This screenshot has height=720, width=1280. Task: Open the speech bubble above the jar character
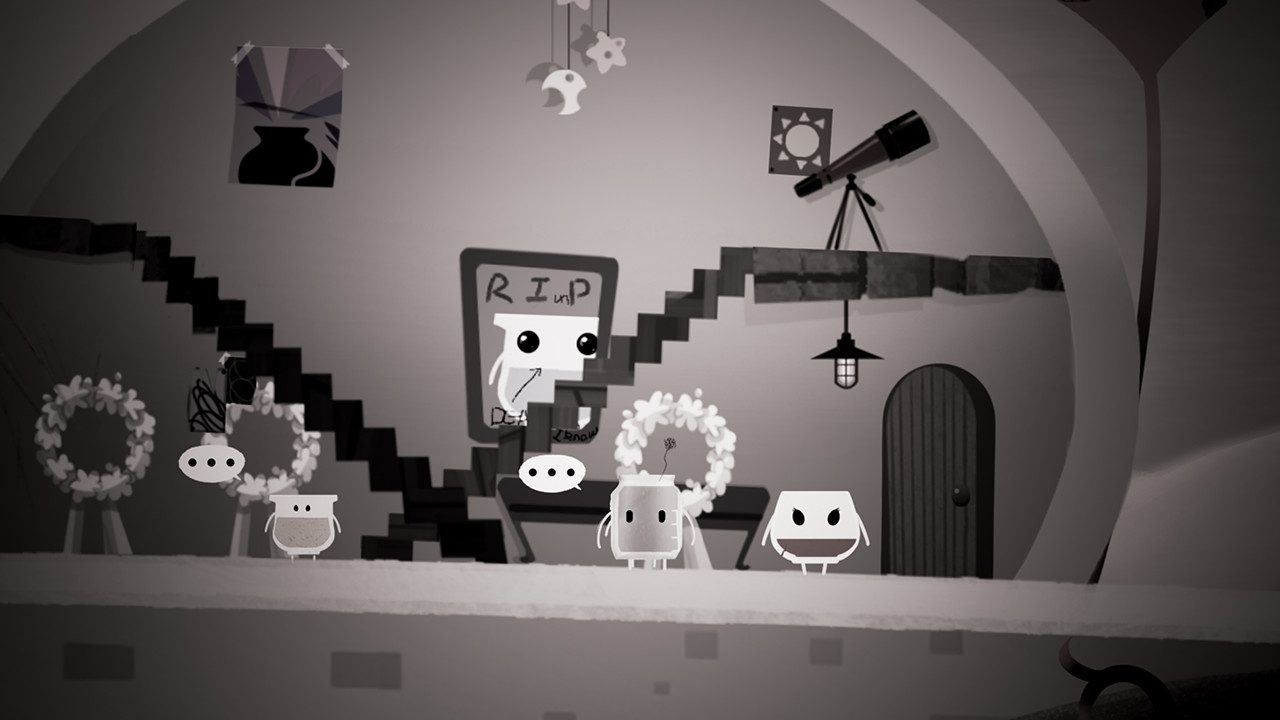(x=554, y=473)
